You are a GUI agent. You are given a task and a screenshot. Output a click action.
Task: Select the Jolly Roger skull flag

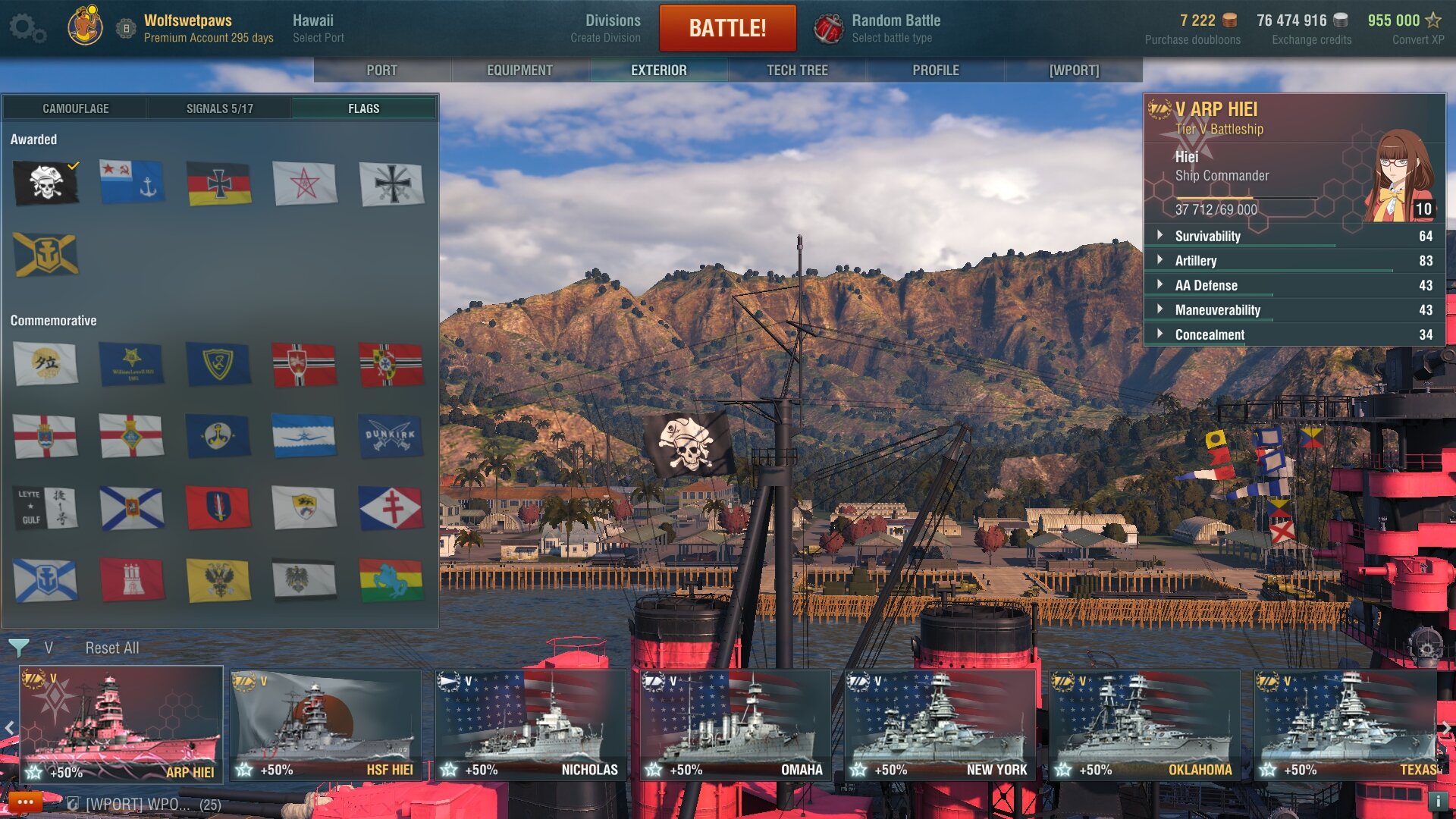[45, 183]
